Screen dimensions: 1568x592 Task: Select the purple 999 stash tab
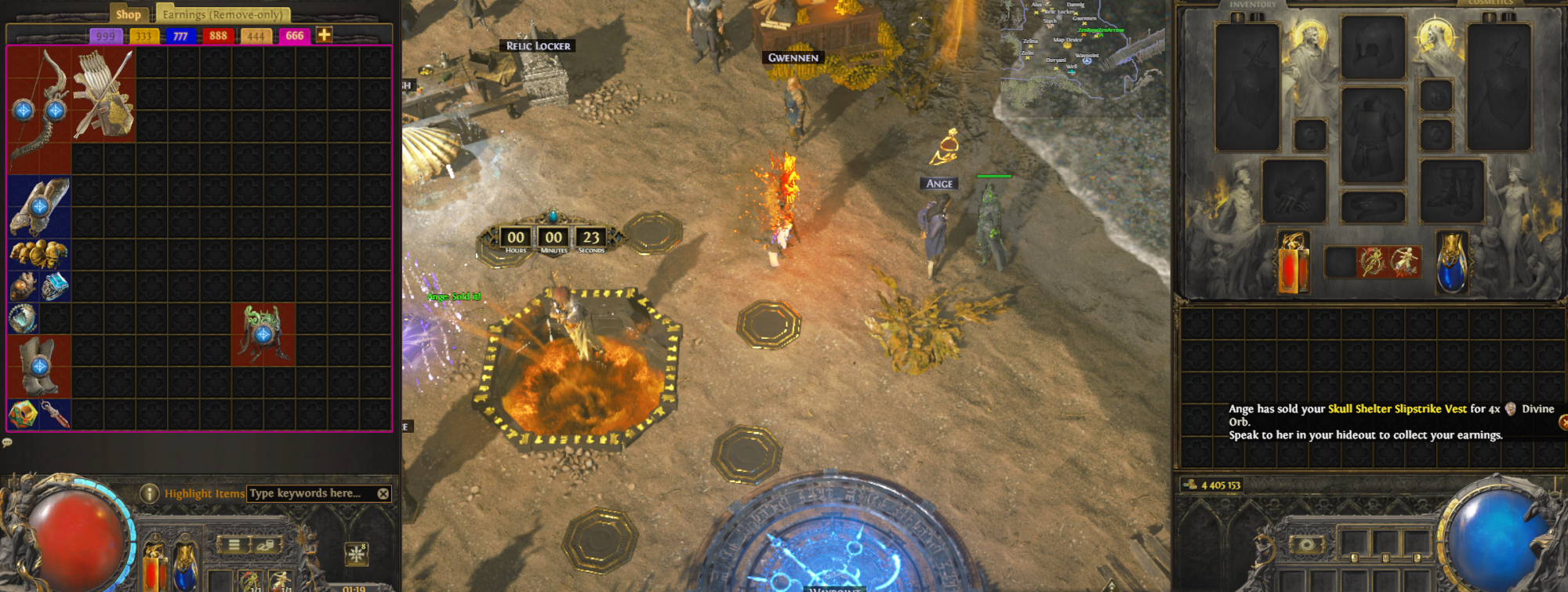[x=105, y=36]
